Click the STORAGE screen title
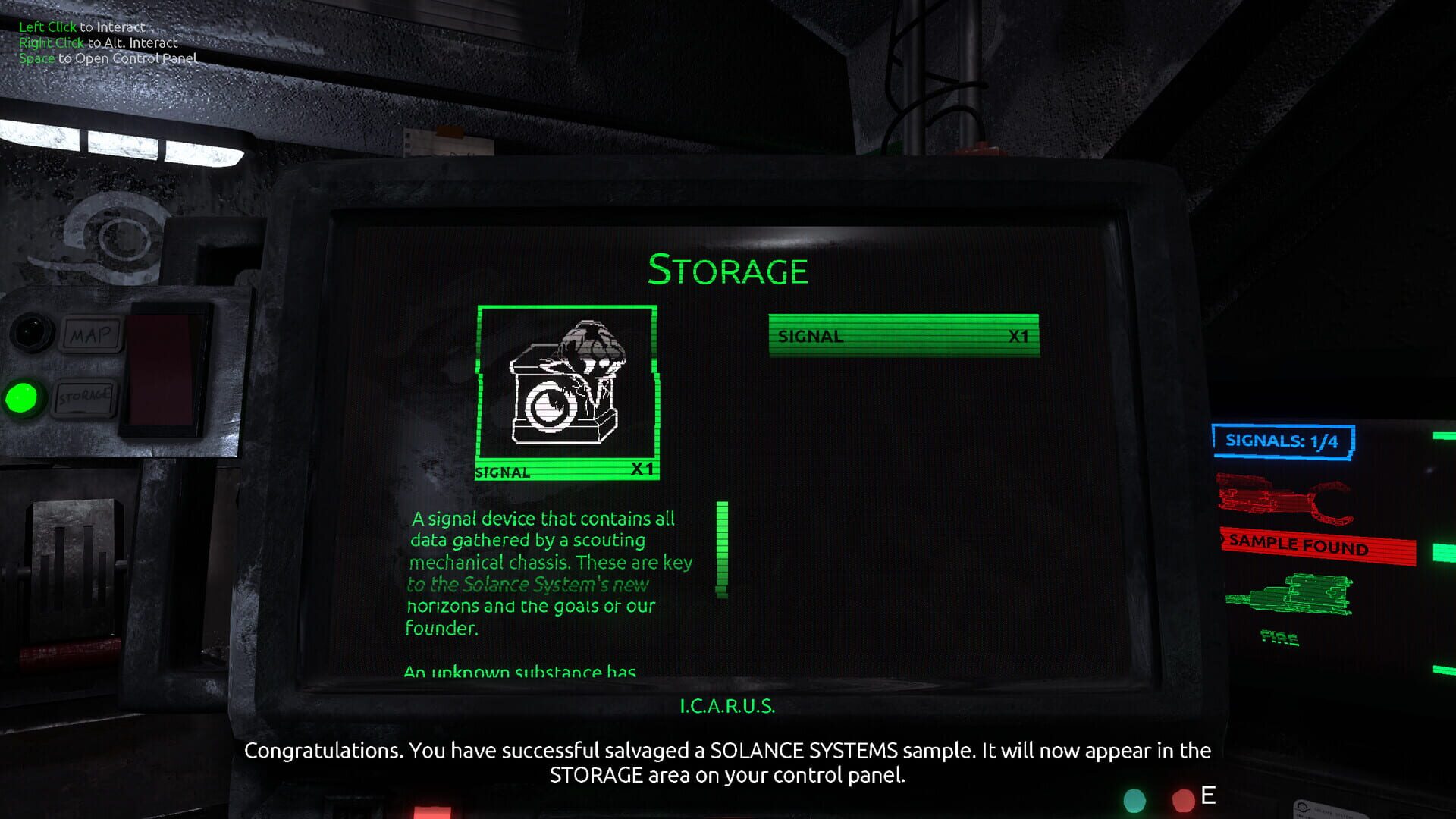The width and height of the screenshot is (1456, 819). pyautogui.click(x=727, y=270)
